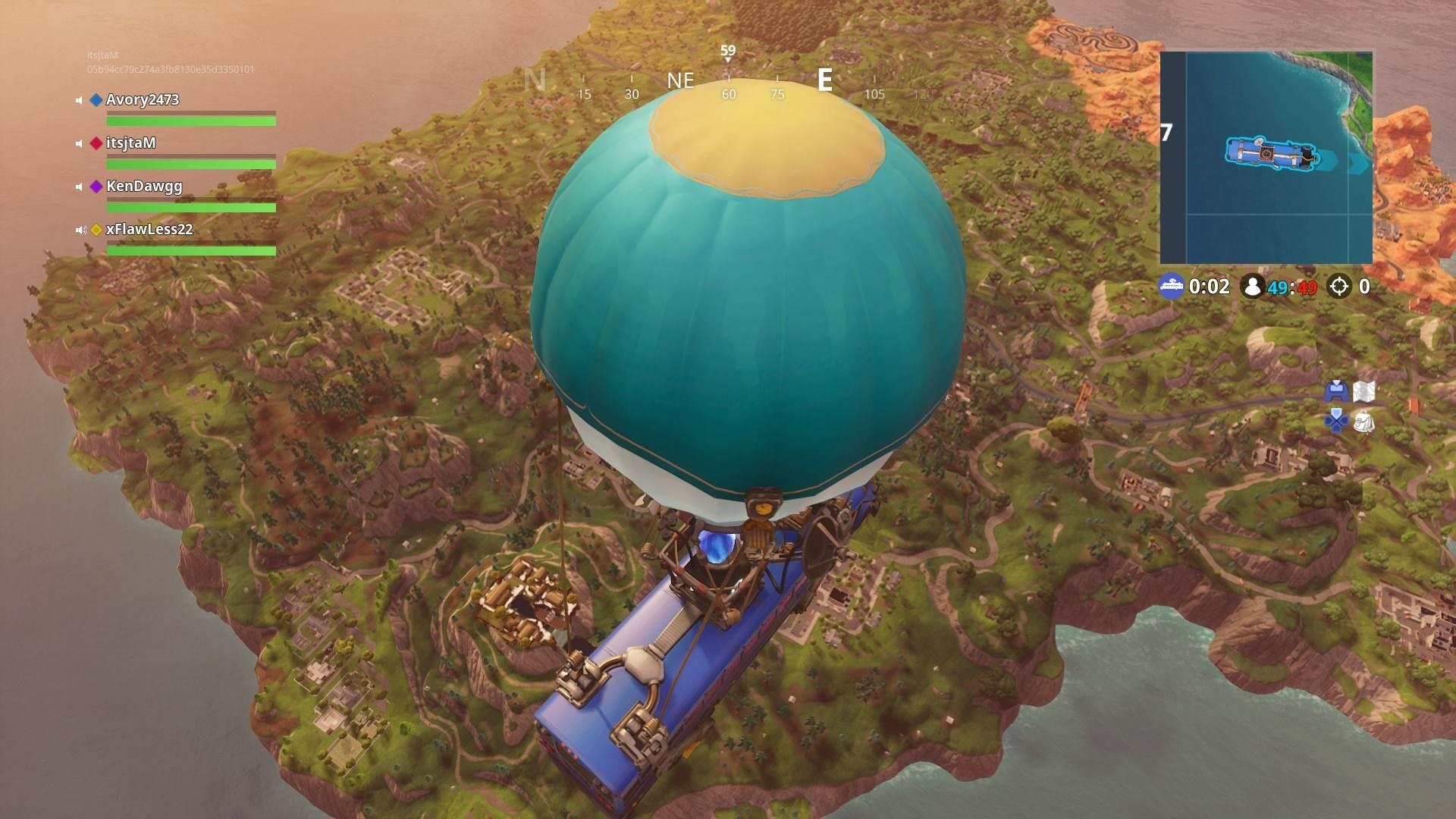Click the eliminations crosshair icon

click(1339, 287)
